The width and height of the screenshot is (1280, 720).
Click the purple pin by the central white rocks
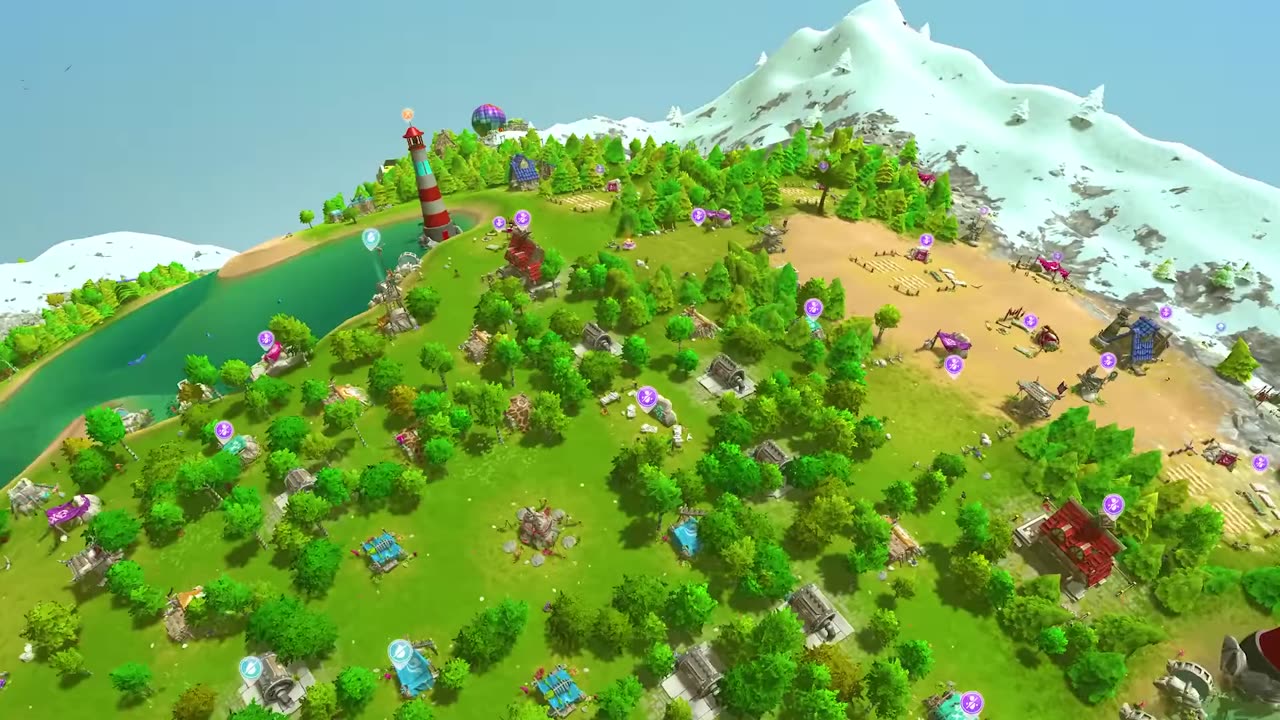(648, 398)
